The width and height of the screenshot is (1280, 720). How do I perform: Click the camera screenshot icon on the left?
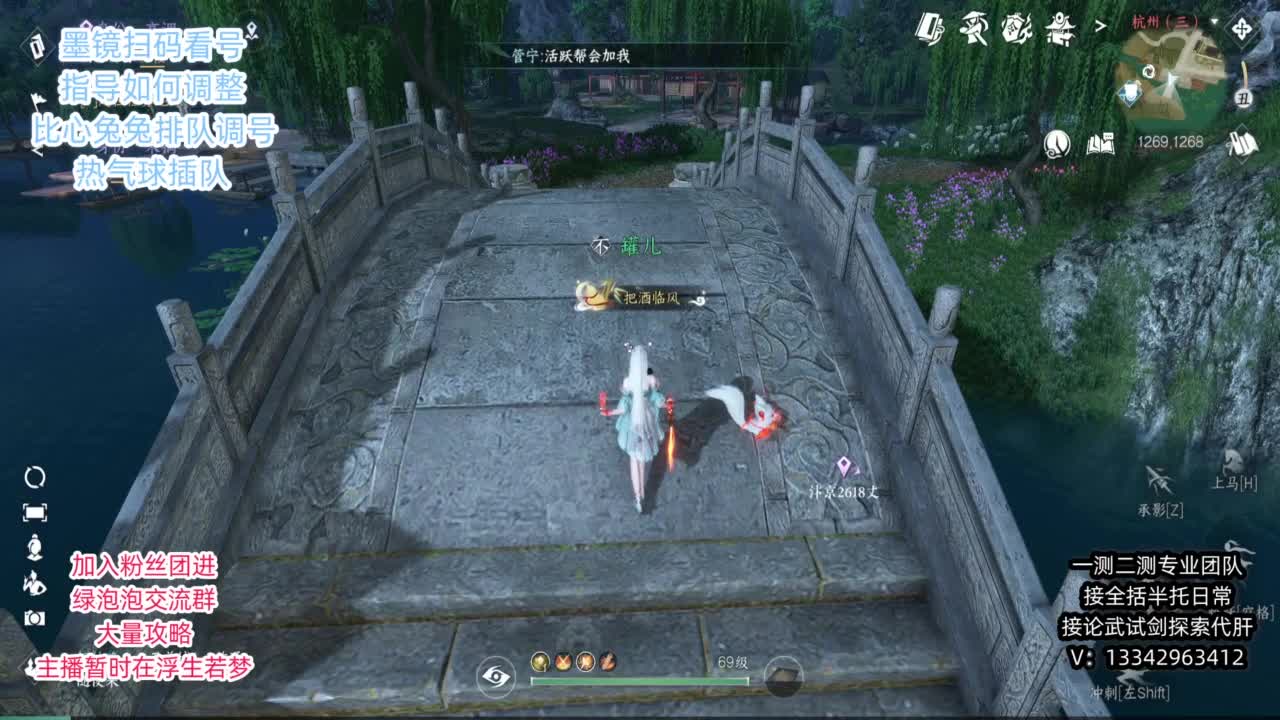click(35, 617)
